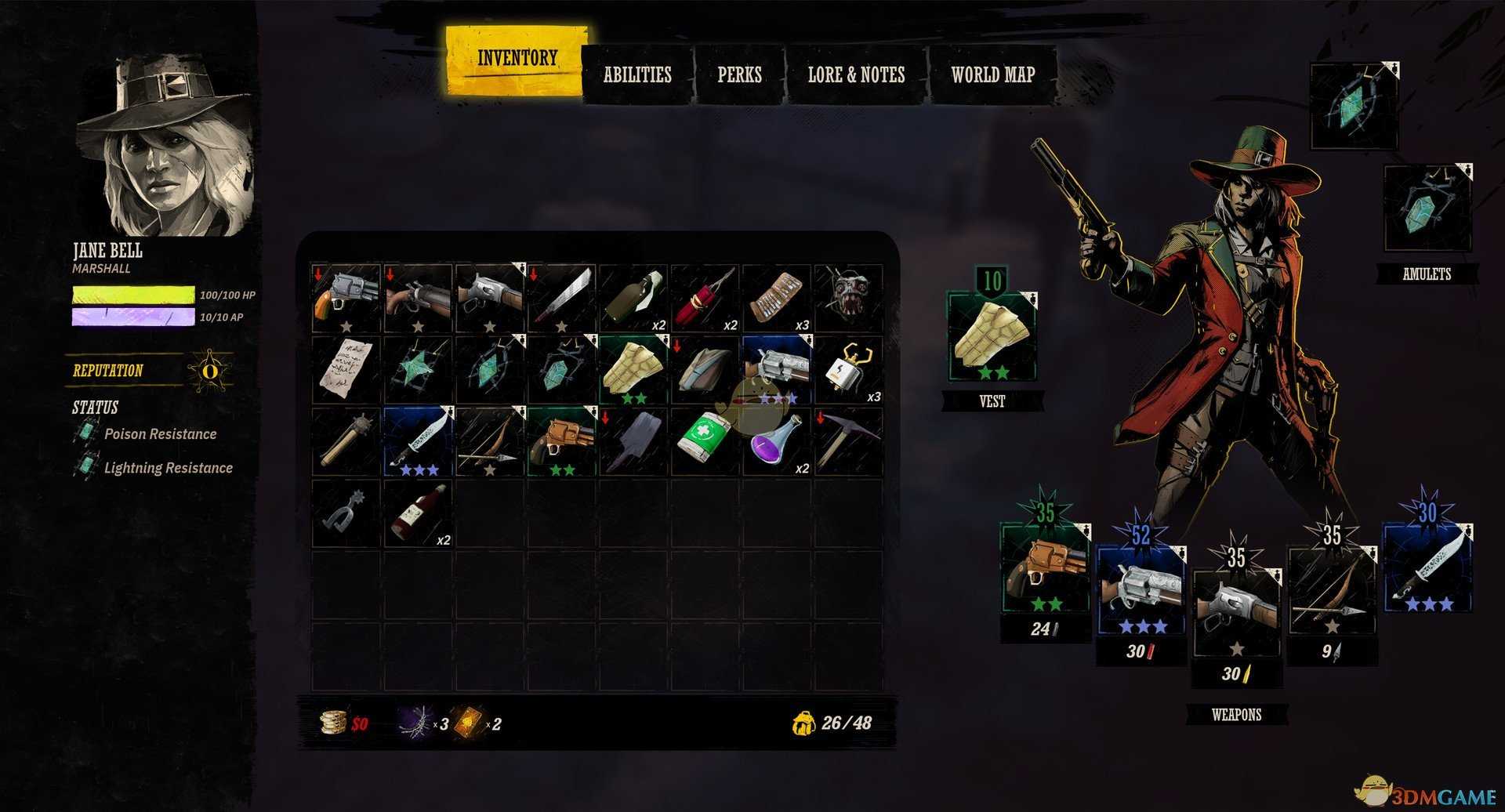Click the spur item in inventory
The height and width of the screenshot is (812, 1505).
tap(346, 513)
